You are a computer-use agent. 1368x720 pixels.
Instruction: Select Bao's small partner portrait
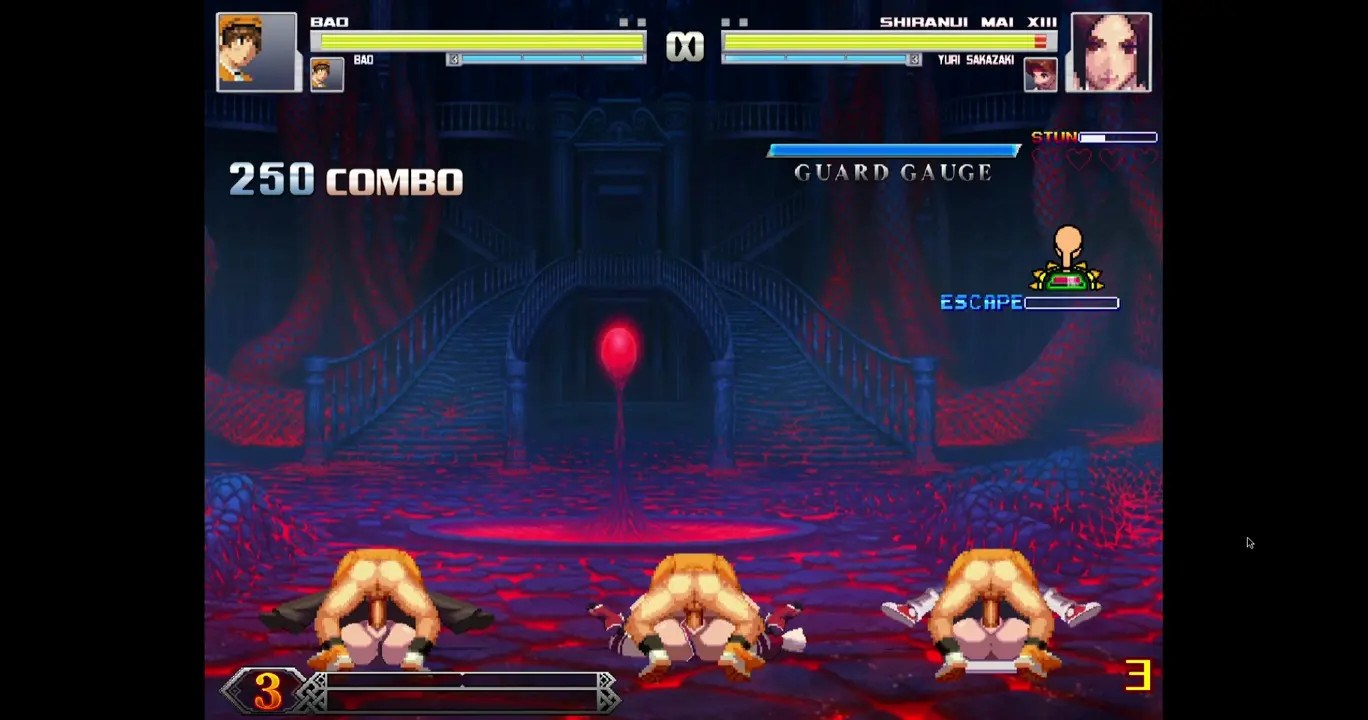327,74
